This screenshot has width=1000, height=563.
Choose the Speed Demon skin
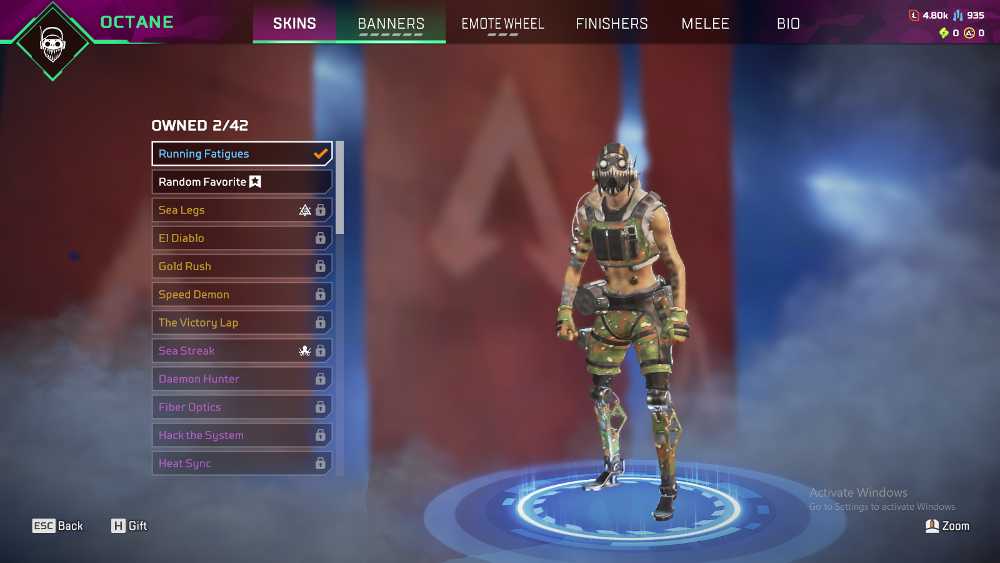pos(241,295)
